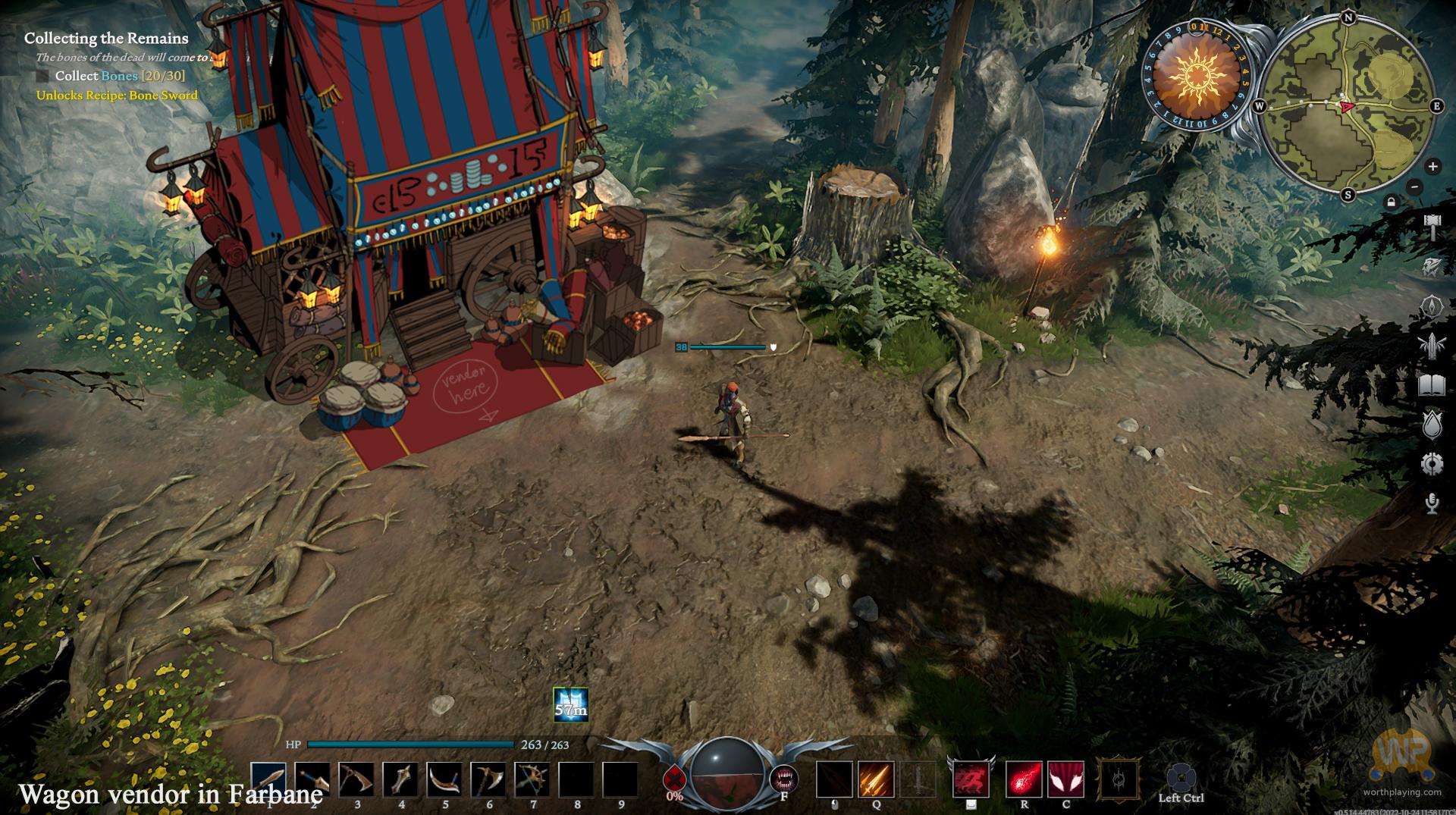Viewport: 1456px width, 815px height.
Task: Select the axe in hotbar slot 6
Action: (x=488, y=780)
